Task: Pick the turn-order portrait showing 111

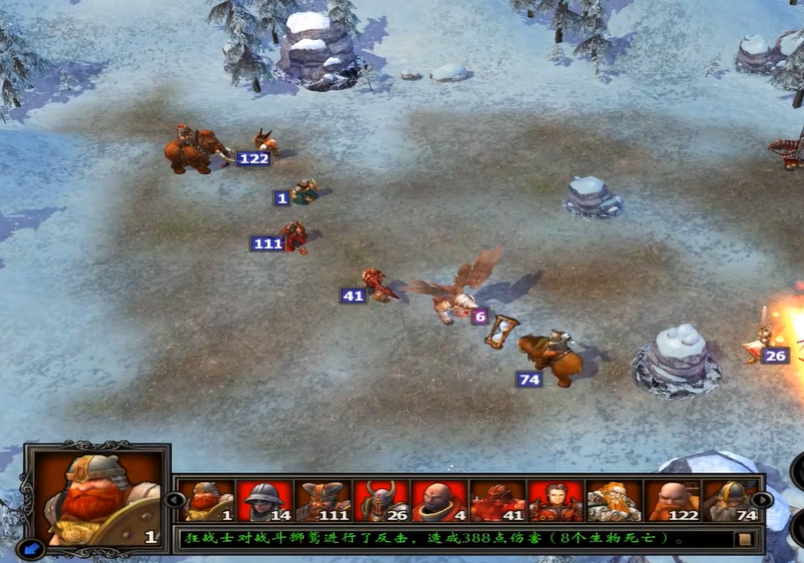Action: pos(322,501)
